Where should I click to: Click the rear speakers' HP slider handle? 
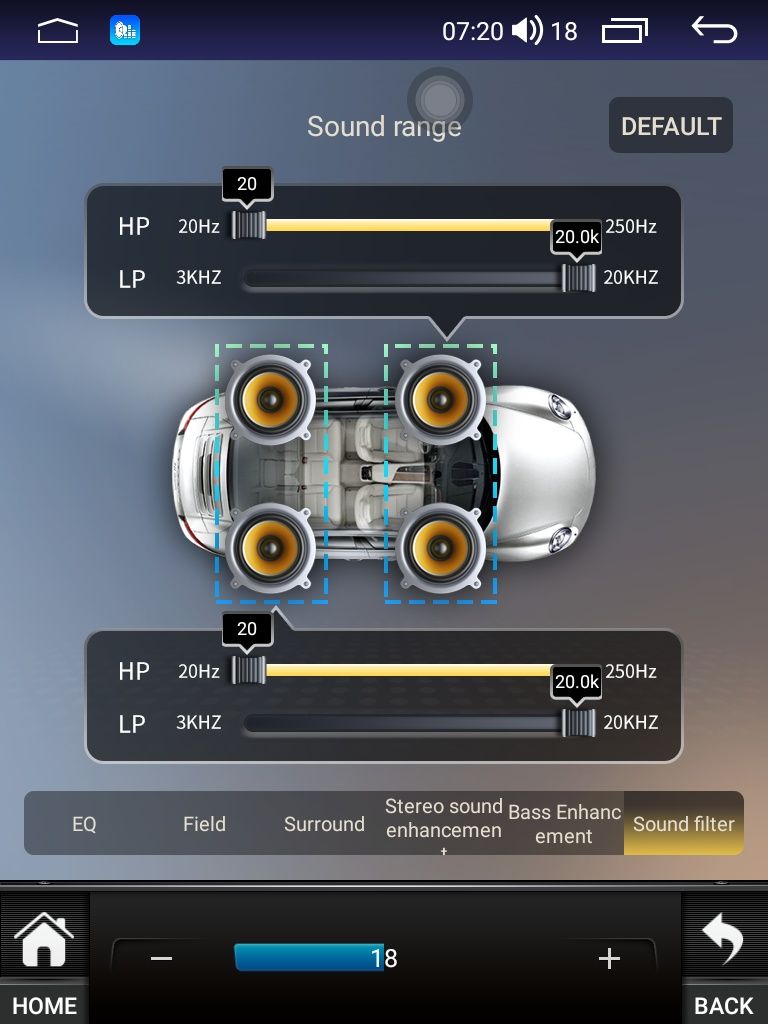click(248, 670)
